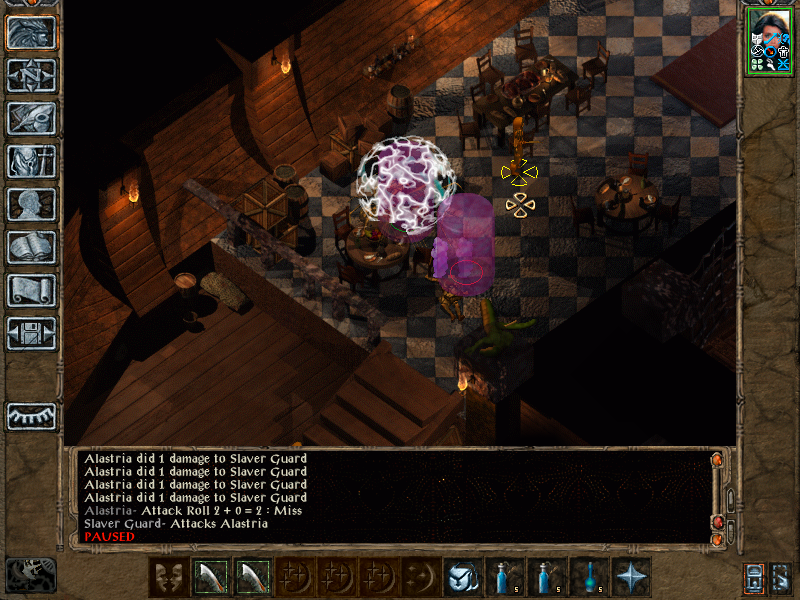Open special abilities with the star icon
800x600 pixels.
(x=631, y=577)
